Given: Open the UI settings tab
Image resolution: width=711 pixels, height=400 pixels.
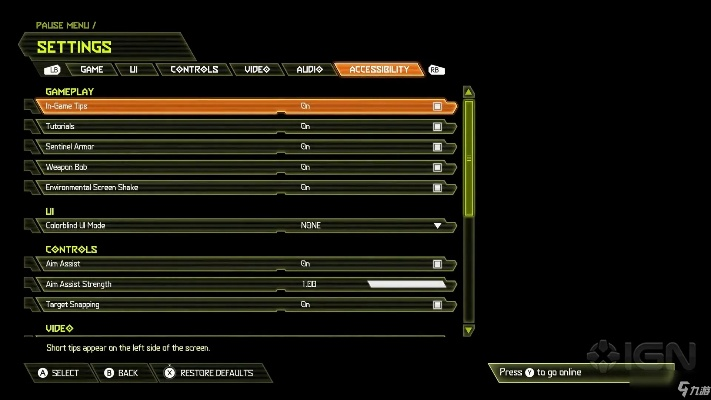Looking at the screenshot, I should coord(133,70).
